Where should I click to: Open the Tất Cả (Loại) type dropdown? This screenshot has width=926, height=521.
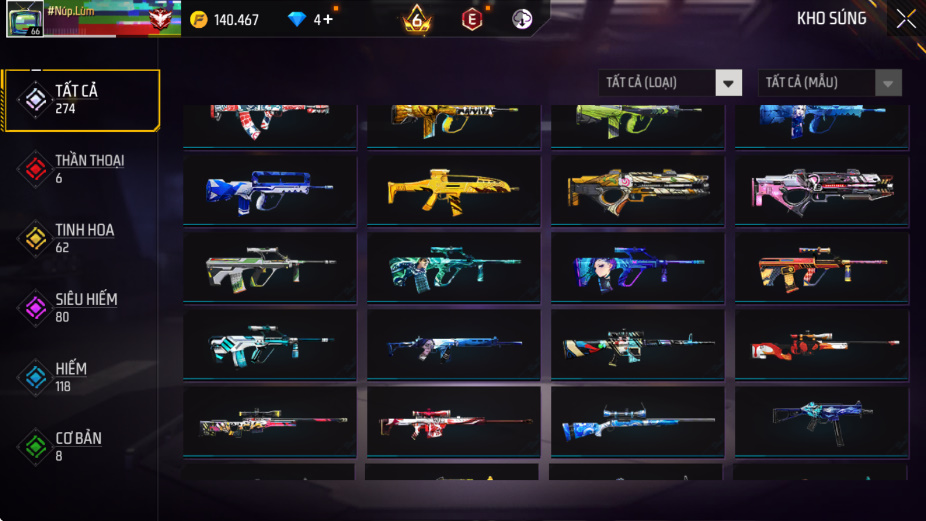coord(670,83)
